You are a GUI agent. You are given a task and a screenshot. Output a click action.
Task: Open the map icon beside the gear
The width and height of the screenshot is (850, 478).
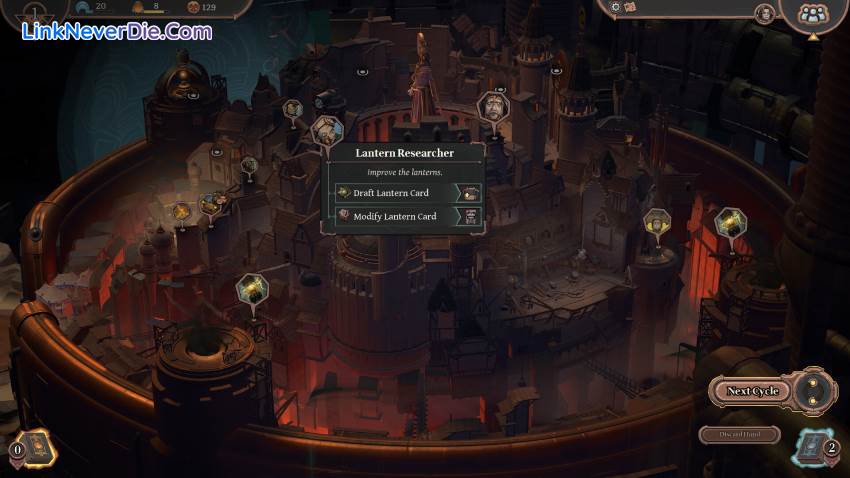click(x=630, y=6)
